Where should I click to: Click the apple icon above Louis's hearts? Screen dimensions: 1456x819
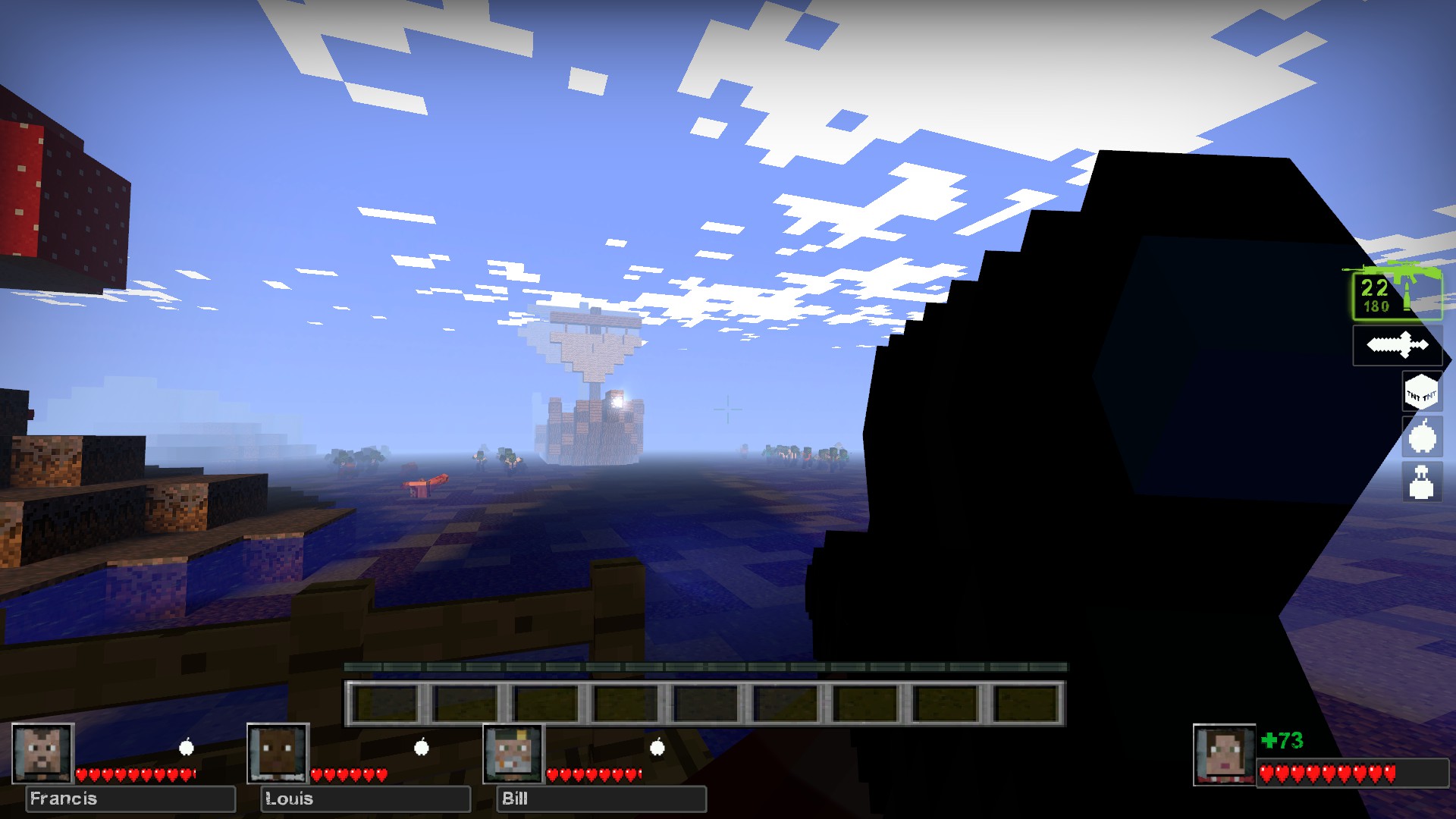pos(422,748)
